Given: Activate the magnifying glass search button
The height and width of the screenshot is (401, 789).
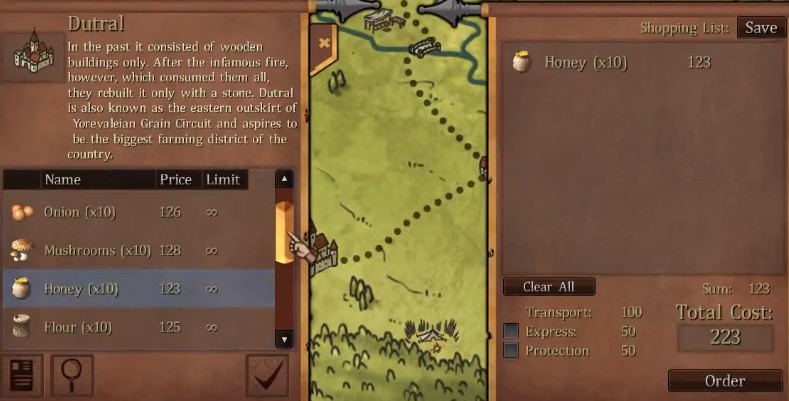Looking at the screenshot, I should (x=72, y=376).
